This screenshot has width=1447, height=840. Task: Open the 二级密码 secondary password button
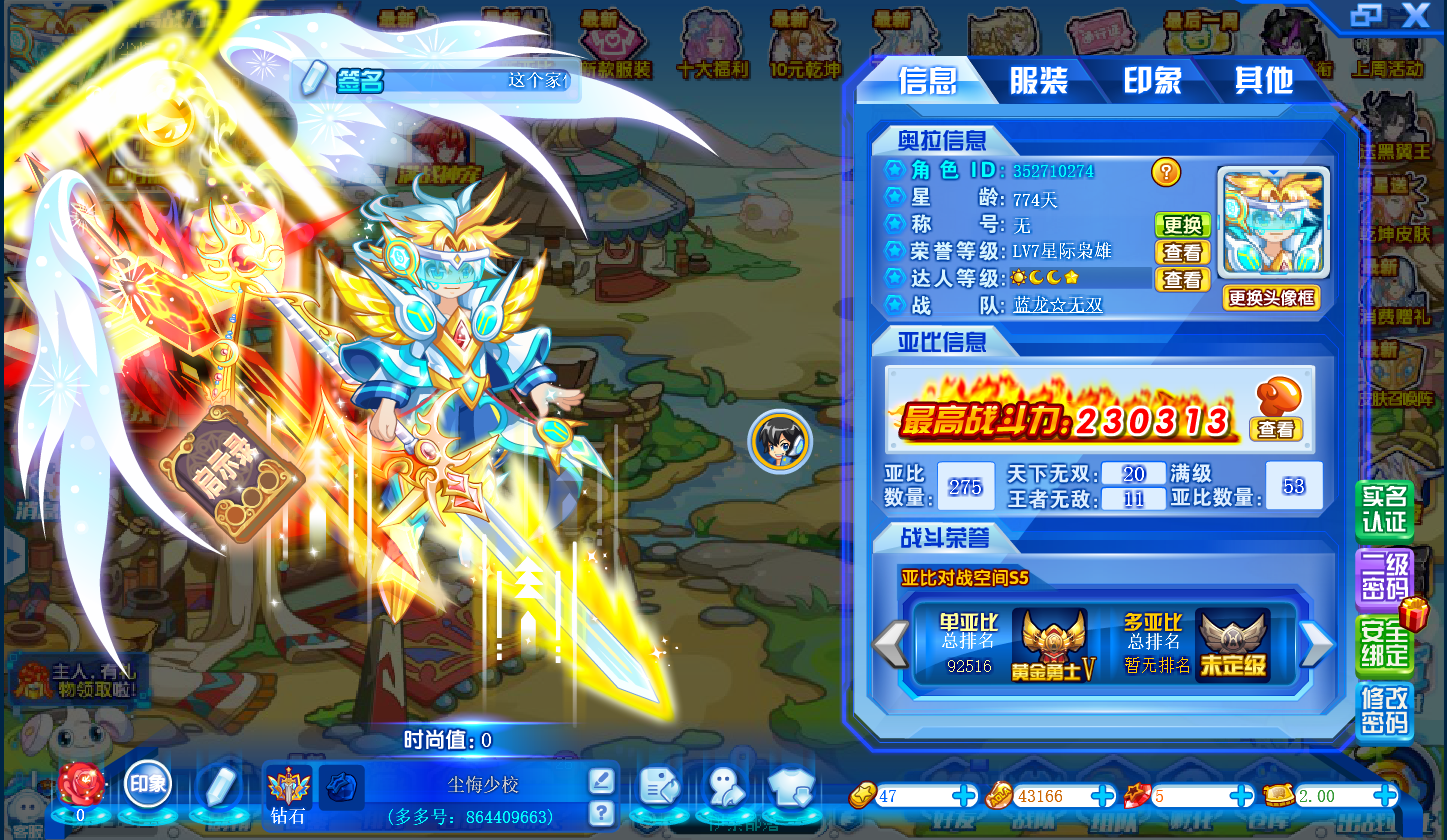[x=1384, y=578]
